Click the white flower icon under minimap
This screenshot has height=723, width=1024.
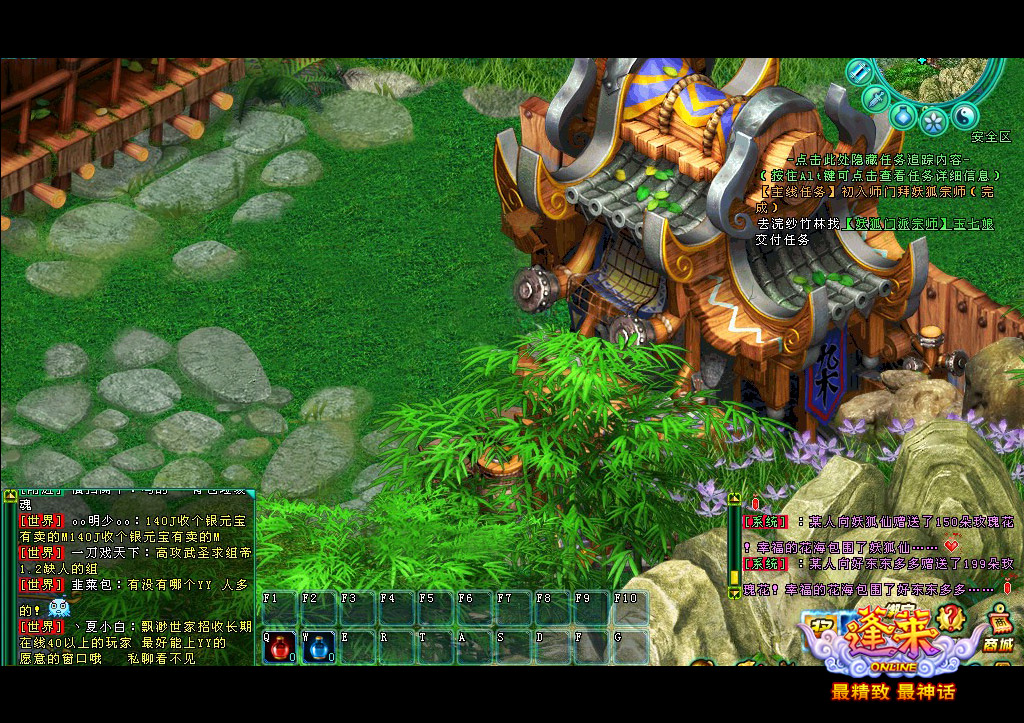coord(933,121)
